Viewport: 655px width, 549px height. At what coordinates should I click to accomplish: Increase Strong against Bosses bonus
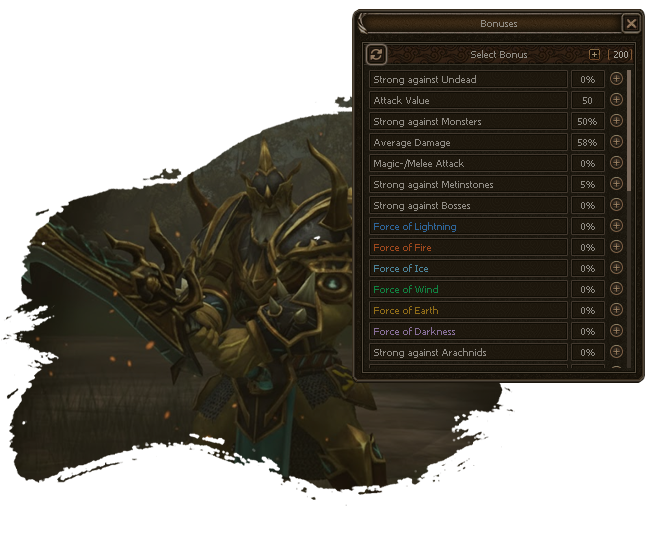[616, 205]
